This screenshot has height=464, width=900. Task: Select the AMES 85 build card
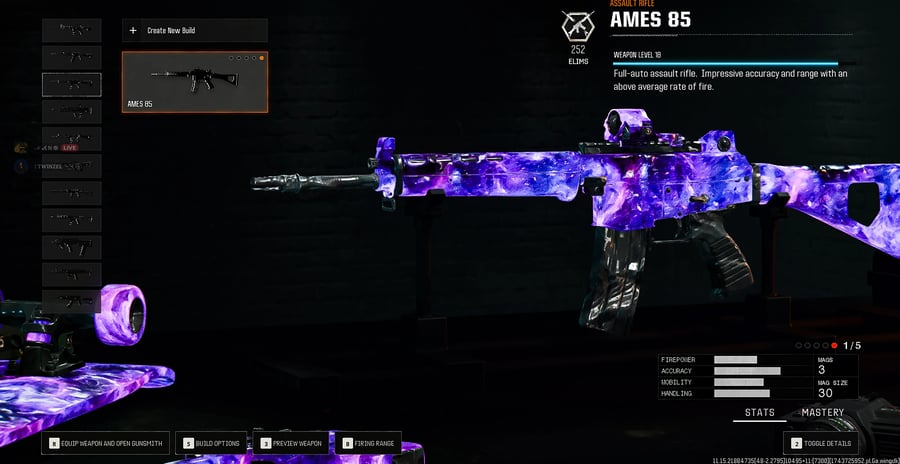click(x=195, y=82)
